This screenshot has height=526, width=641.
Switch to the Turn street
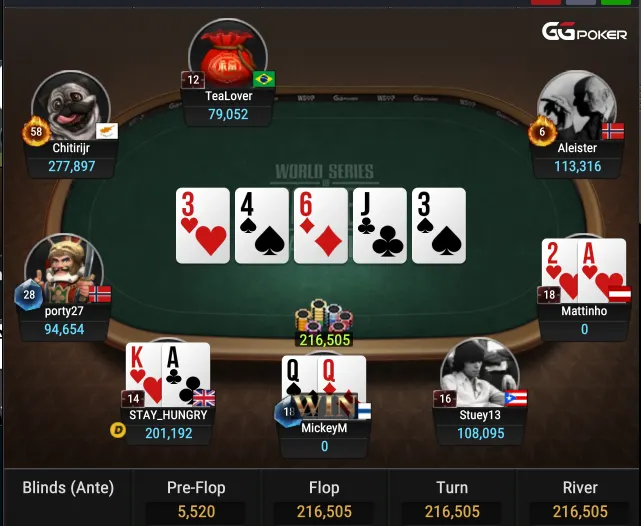tap(452, 498)
